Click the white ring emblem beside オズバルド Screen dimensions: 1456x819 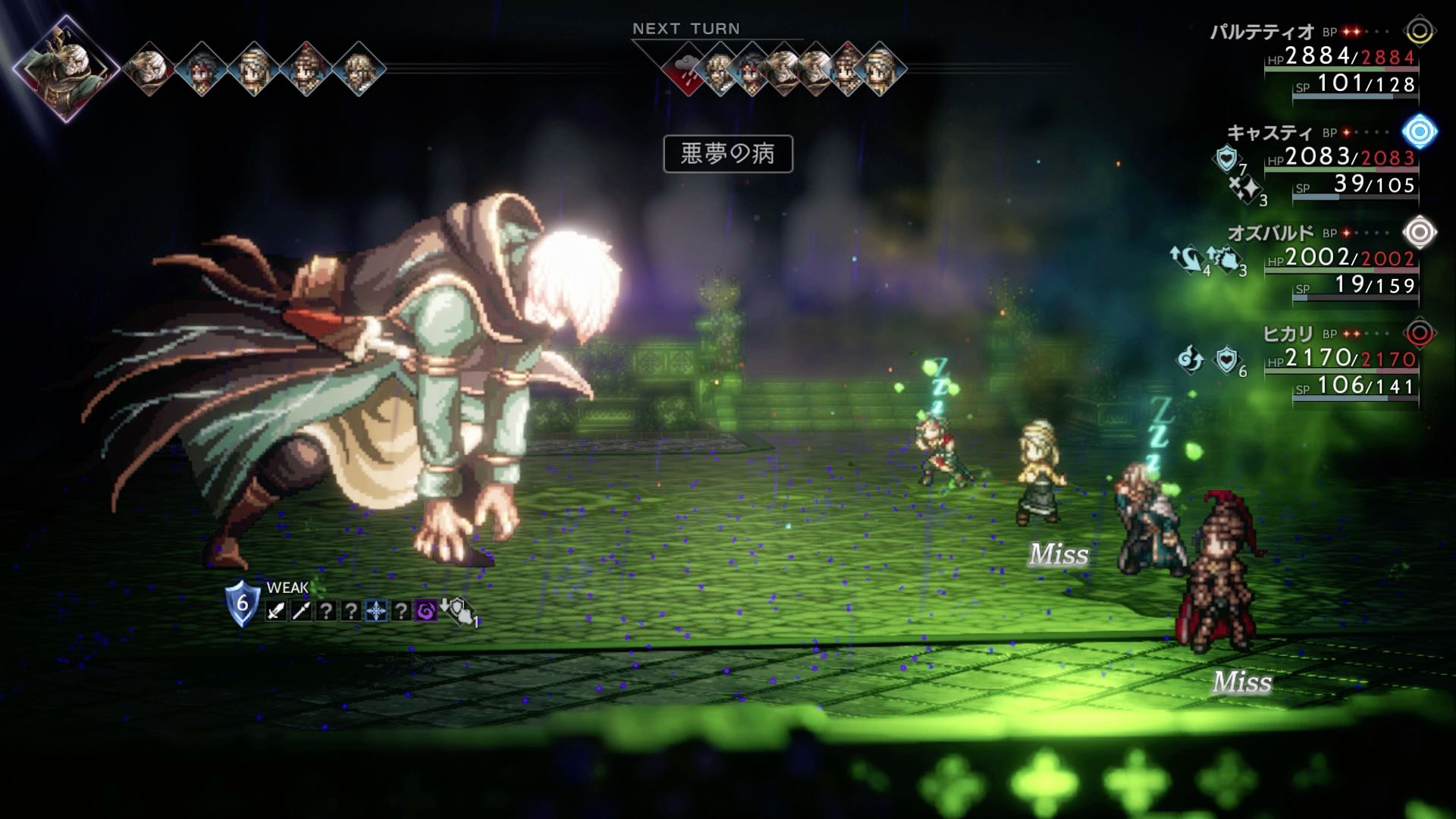[x=1420, y=232]
